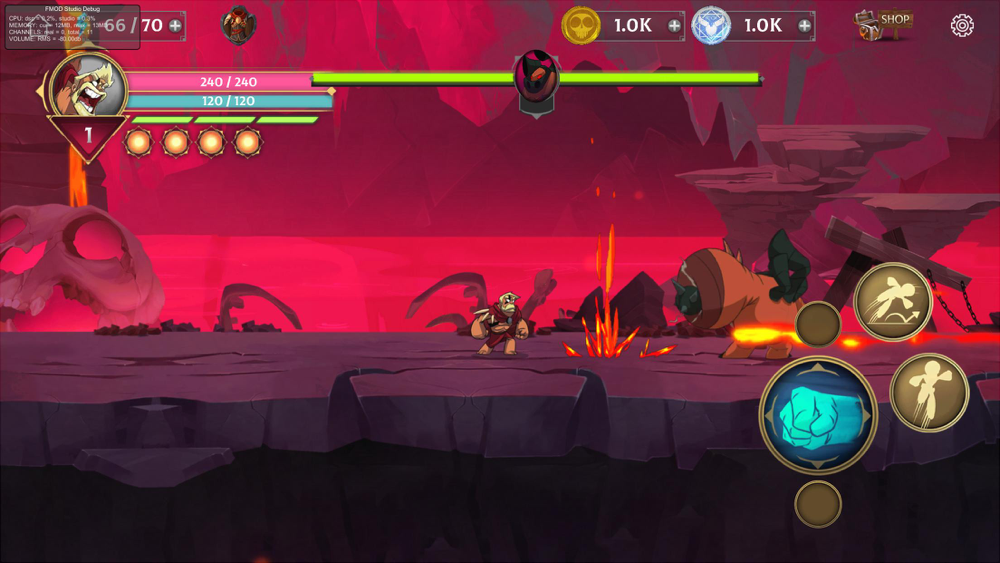This screenshot has height=563, width=1000.
Task: Use the jump dash skill button
Action: pos(893,301)
